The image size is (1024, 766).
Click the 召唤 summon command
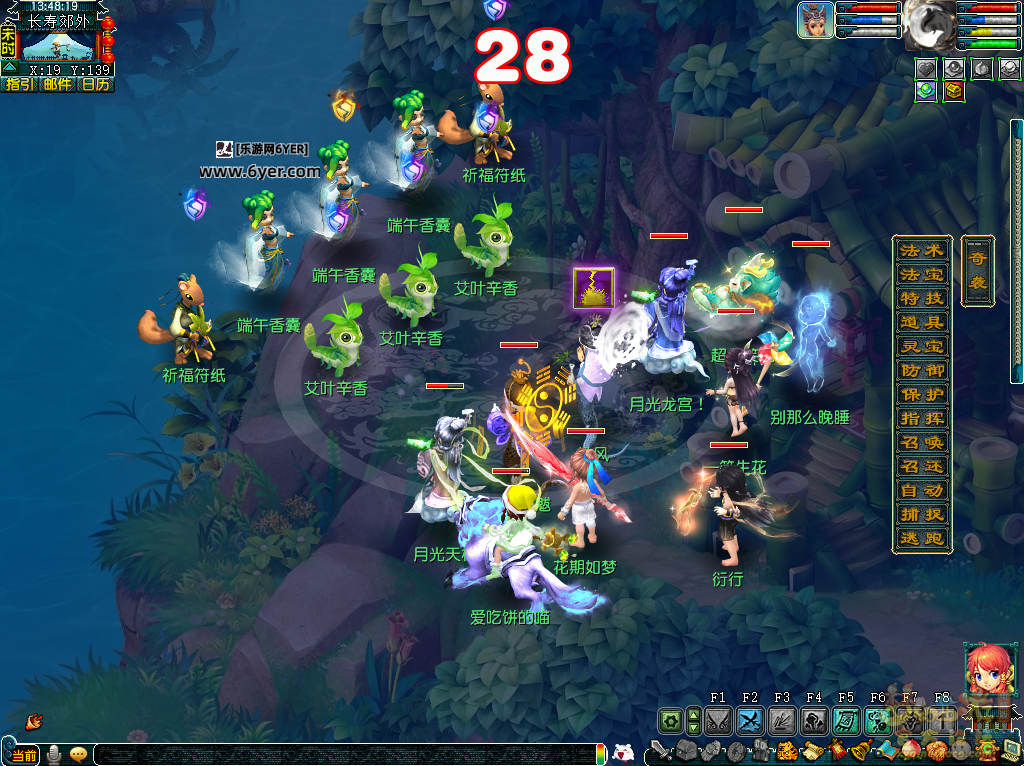coord(921,442)
